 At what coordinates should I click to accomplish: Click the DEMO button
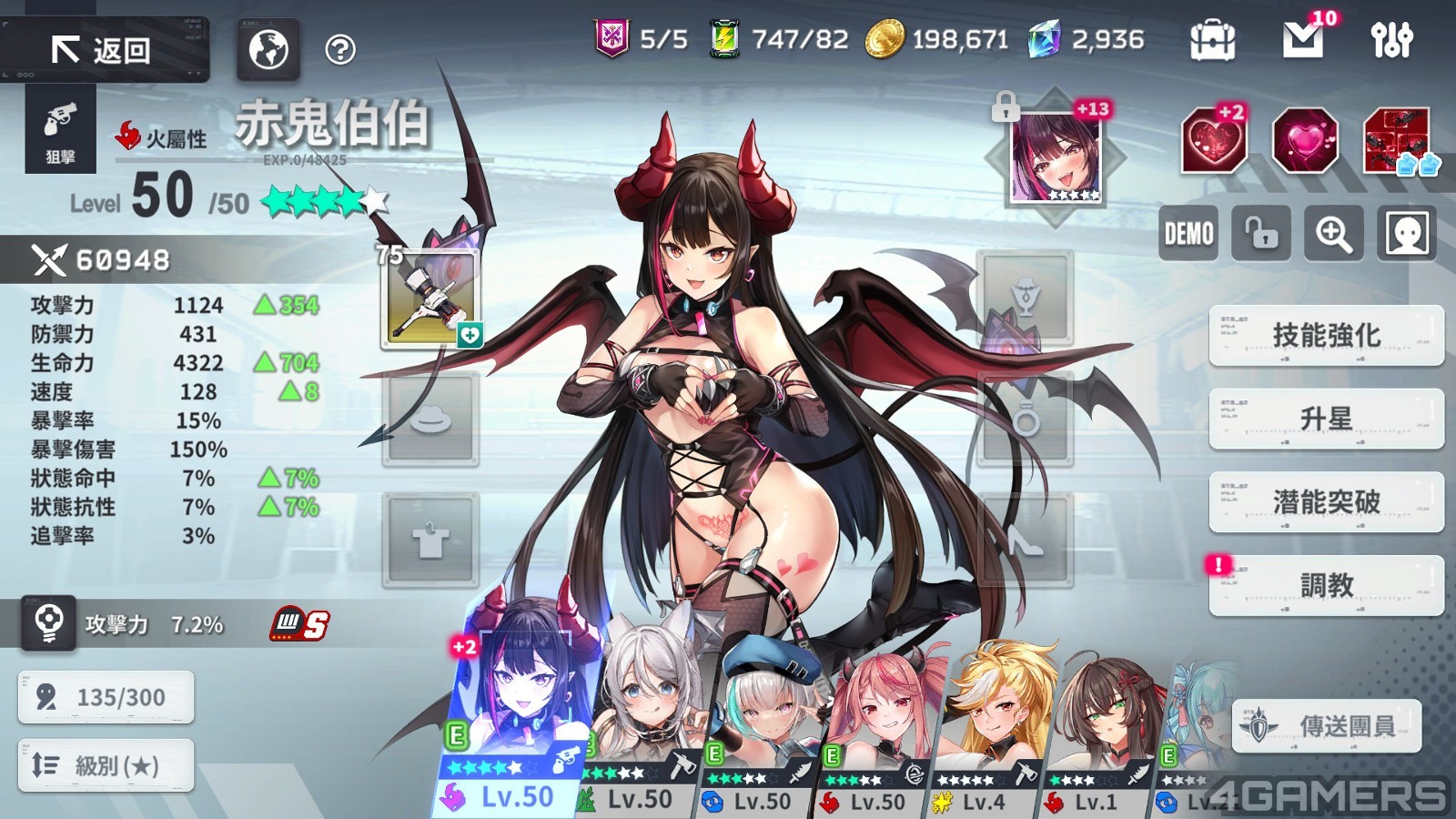pos(1188,234)
